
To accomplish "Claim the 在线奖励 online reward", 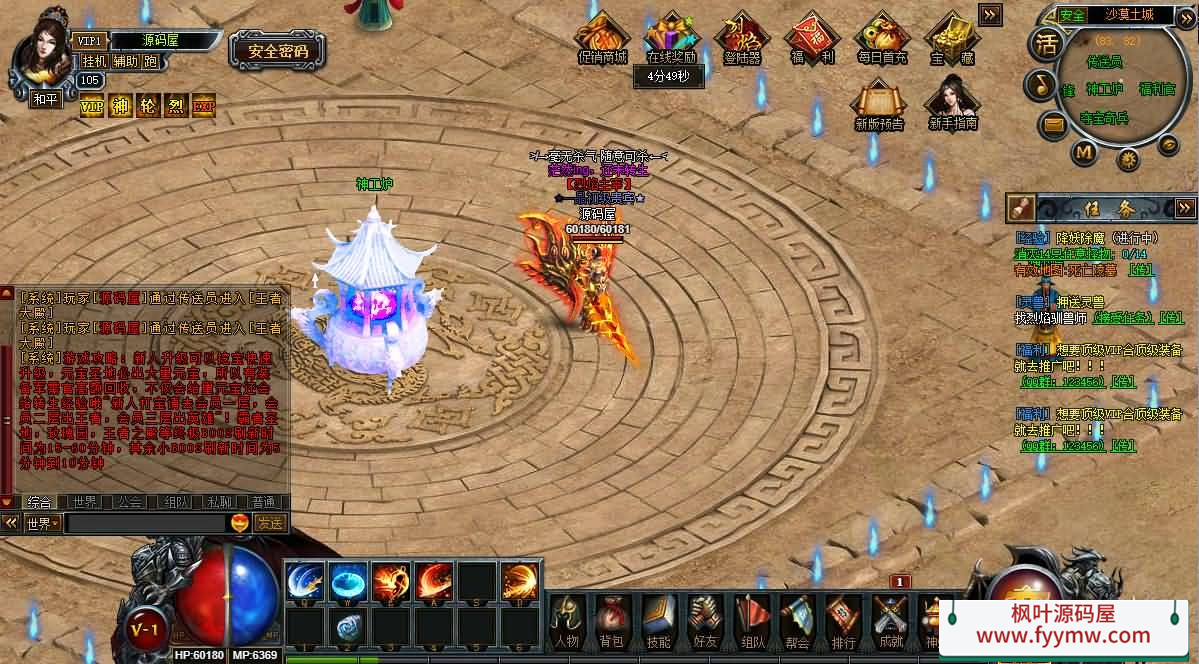I will point(670,38).
